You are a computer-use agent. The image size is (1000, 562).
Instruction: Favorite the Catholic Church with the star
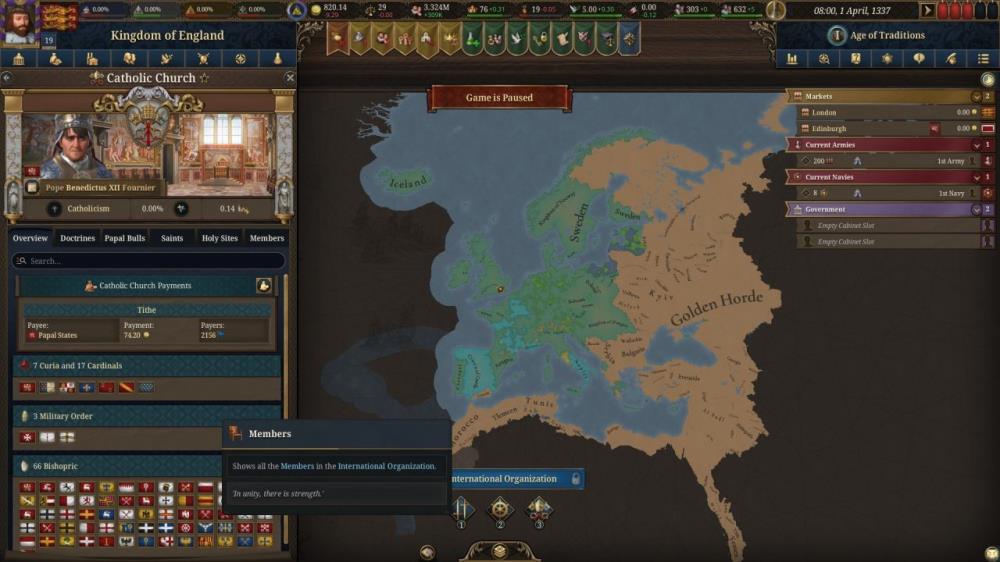tap(205, 78)
